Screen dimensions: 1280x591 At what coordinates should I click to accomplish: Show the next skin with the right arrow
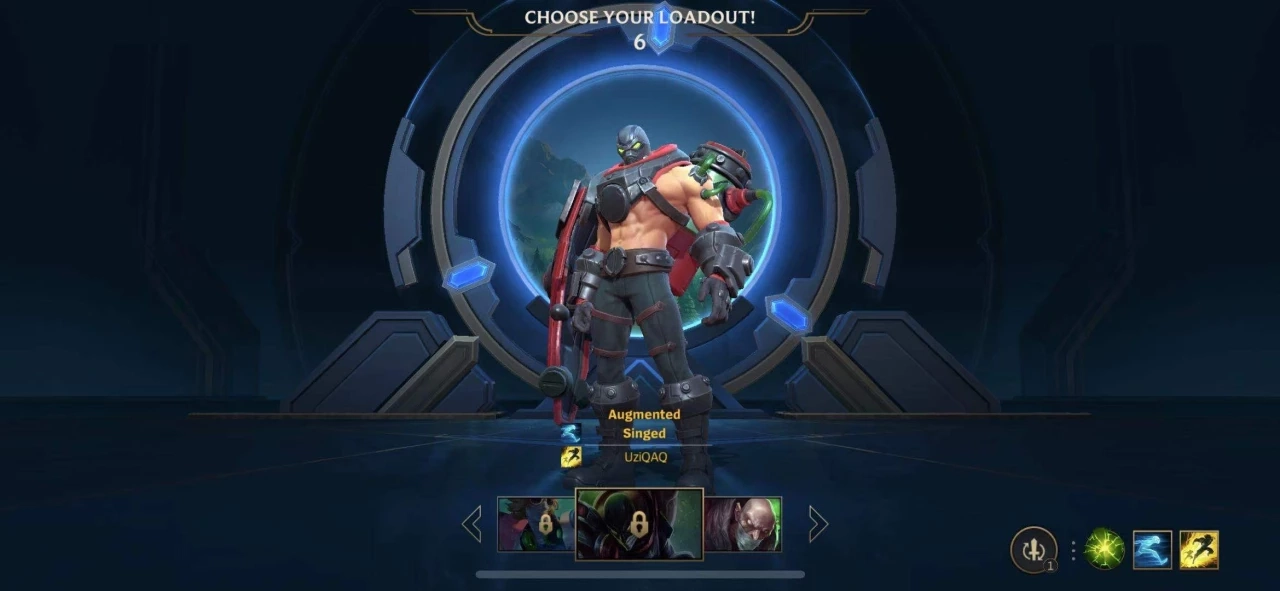[x=817, y=524]
